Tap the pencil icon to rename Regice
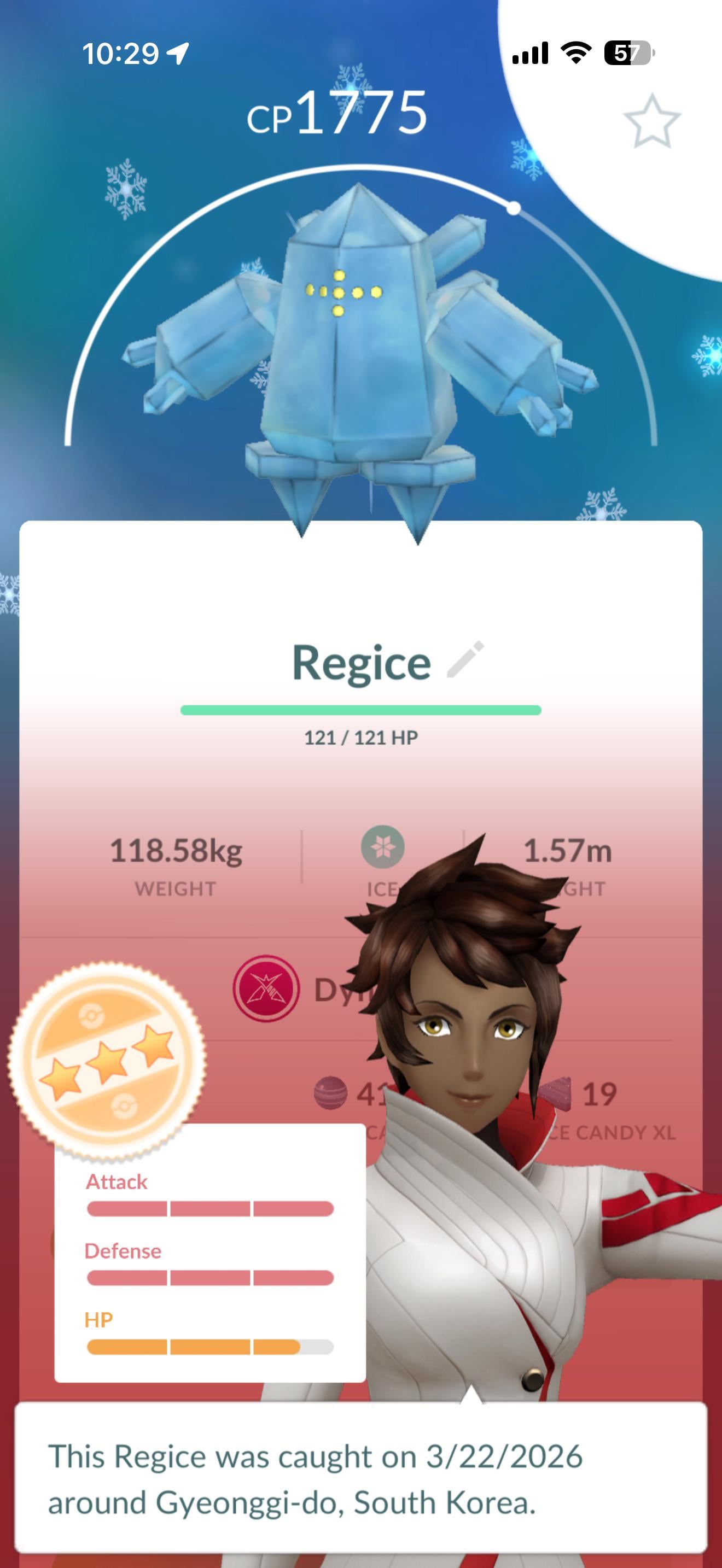Viewport: 722px width, 1568px height. coord(465,659)
